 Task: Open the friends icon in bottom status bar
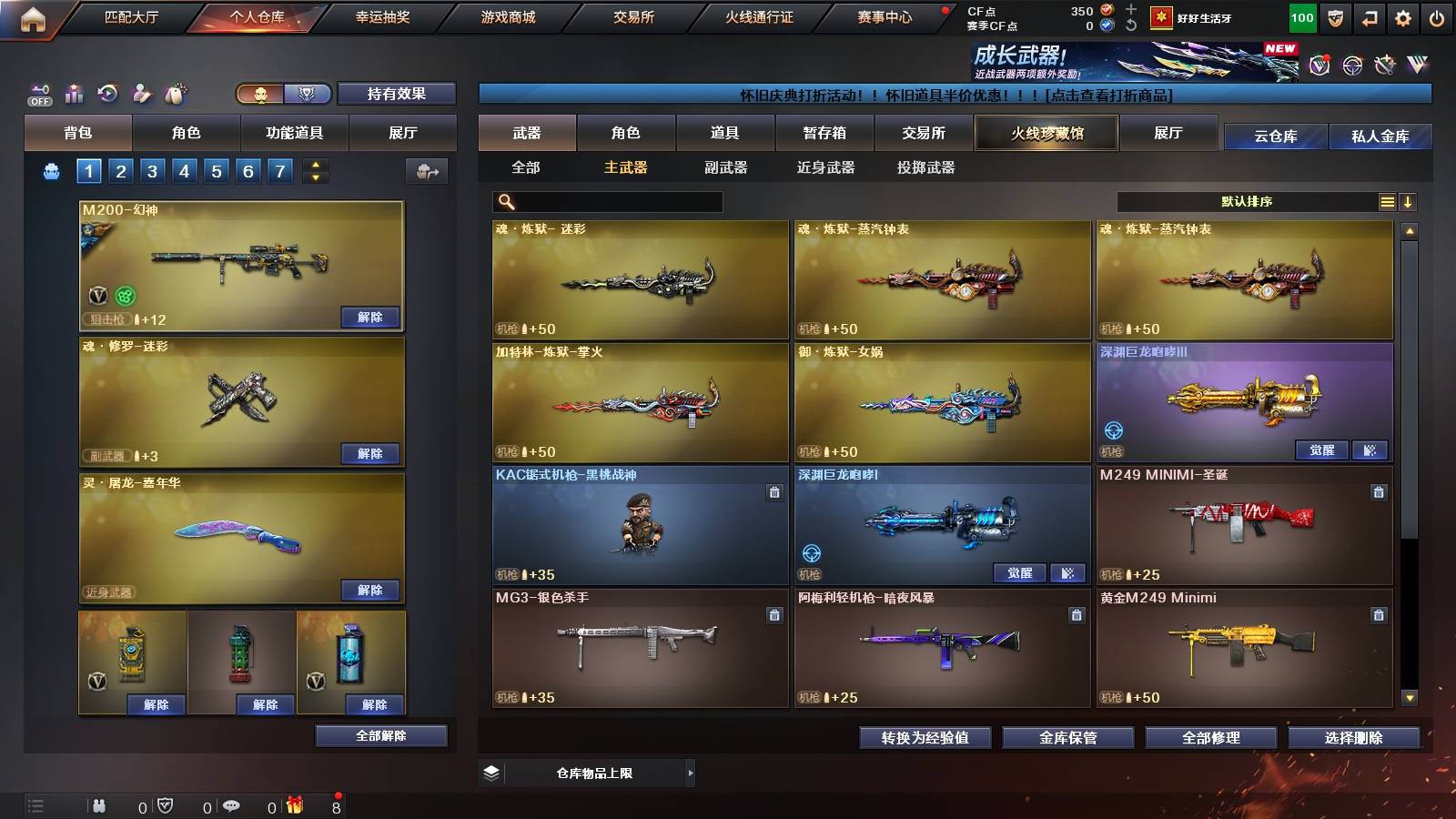click(97, 804)
